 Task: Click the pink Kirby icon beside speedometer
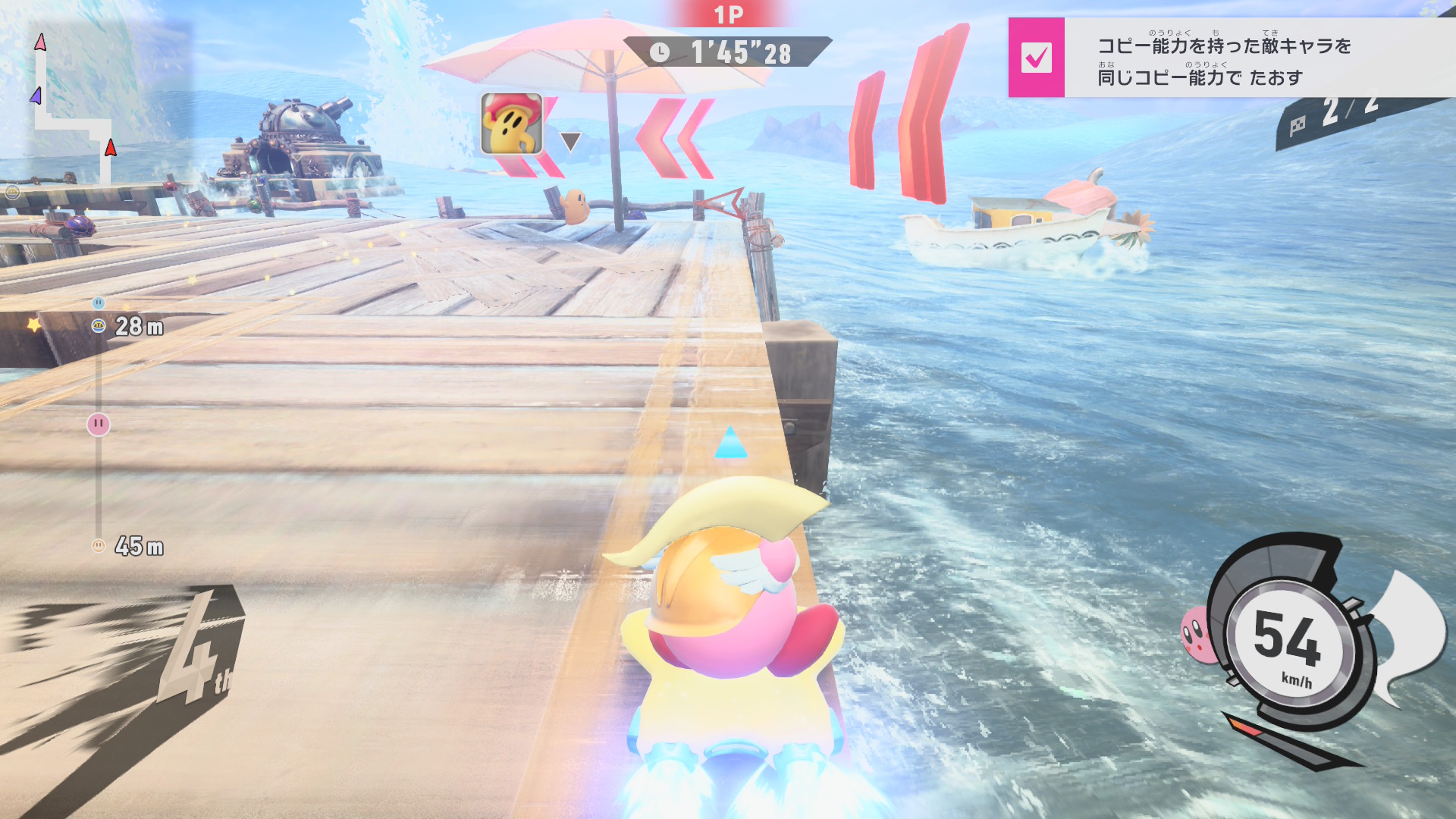tap(1196, 634)
